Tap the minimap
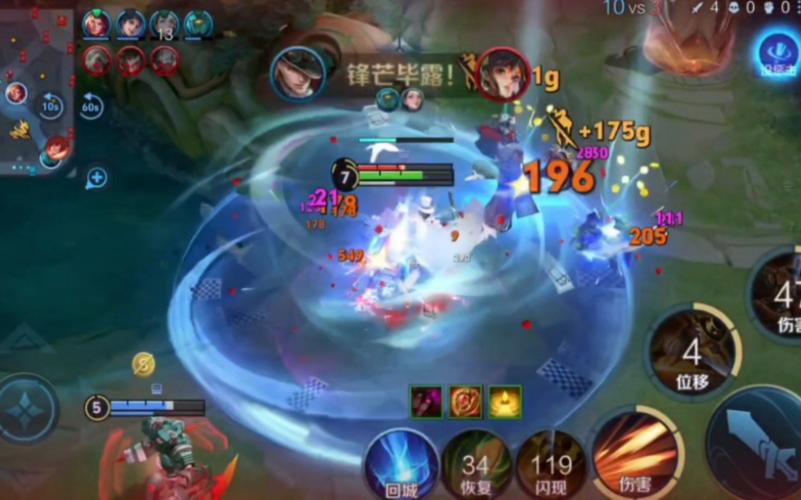 pyautogui.click(x=36, y=90)
